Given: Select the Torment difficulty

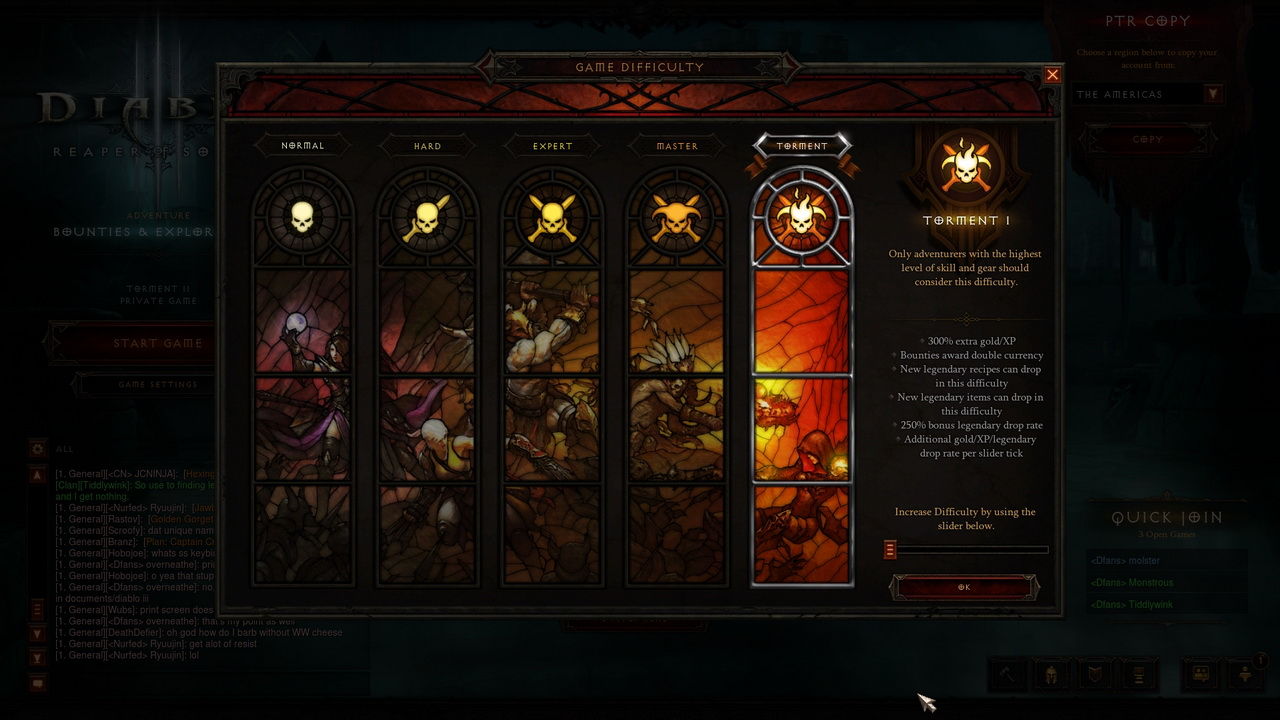Looking at the screenshot, I should (x=802, y=146).
